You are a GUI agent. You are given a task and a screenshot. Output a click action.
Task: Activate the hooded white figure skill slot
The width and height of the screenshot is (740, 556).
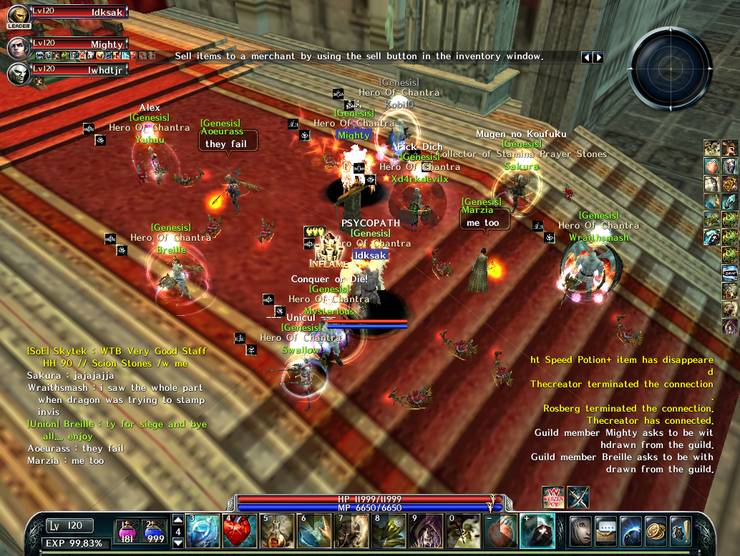537,530
